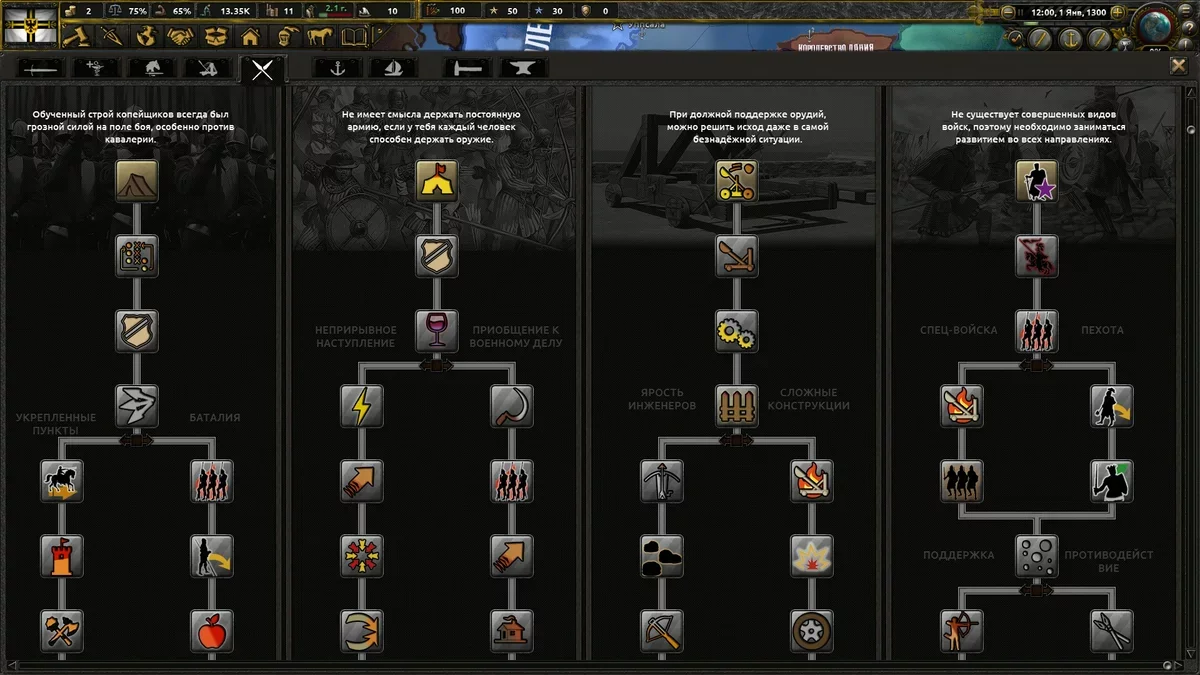This screenshot has height=675, width=1200.
Task: Select the gears siege doctrine node
Action: pyautogui.click(x=737, y=330)
